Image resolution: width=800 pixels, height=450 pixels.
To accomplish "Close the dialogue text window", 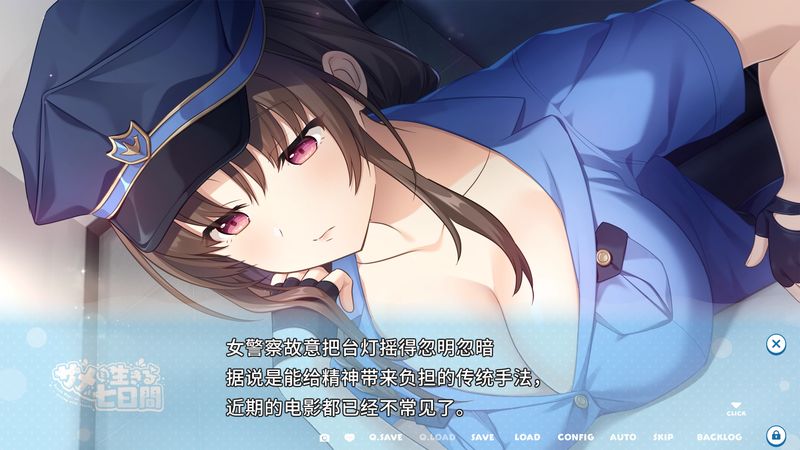I will pyautogui.click(x=775, y=344).
